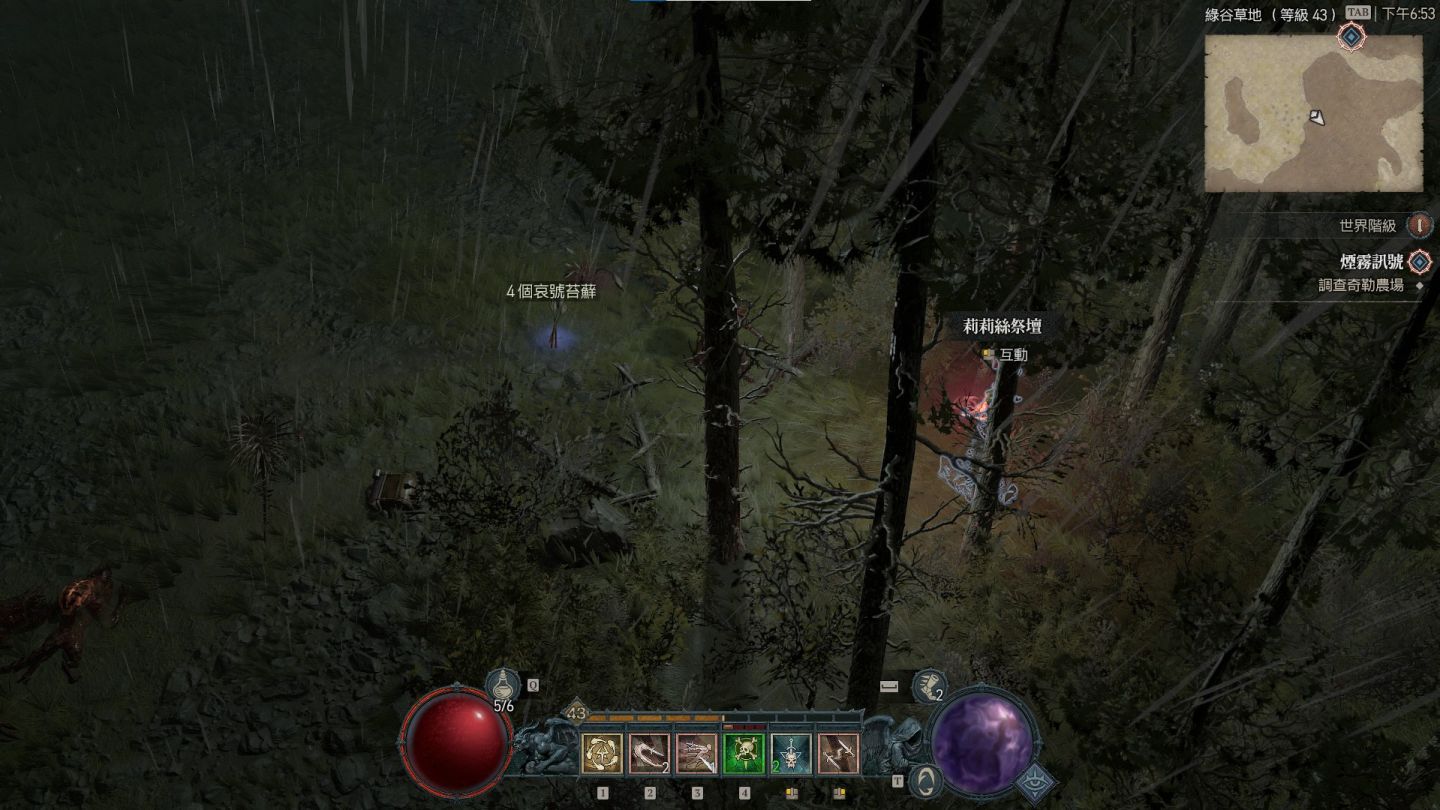Image resolution: width=1440 pixels, height=810 pixels.
Task: Open the 世界階級 world tier icon
Action: (1419, 226)
